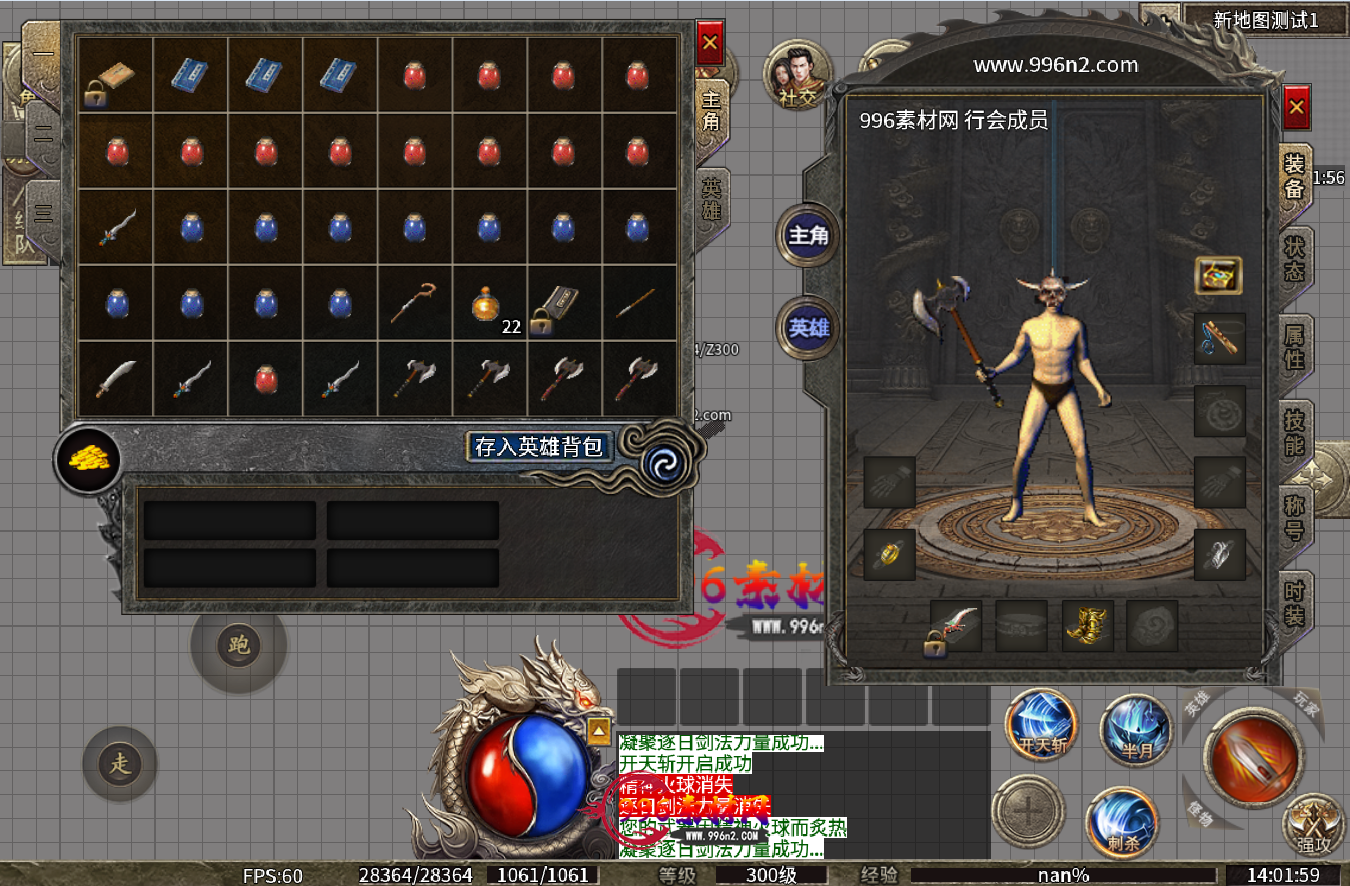
Task: Use the 半月 skill
Action: click(x=1137, y=728)
